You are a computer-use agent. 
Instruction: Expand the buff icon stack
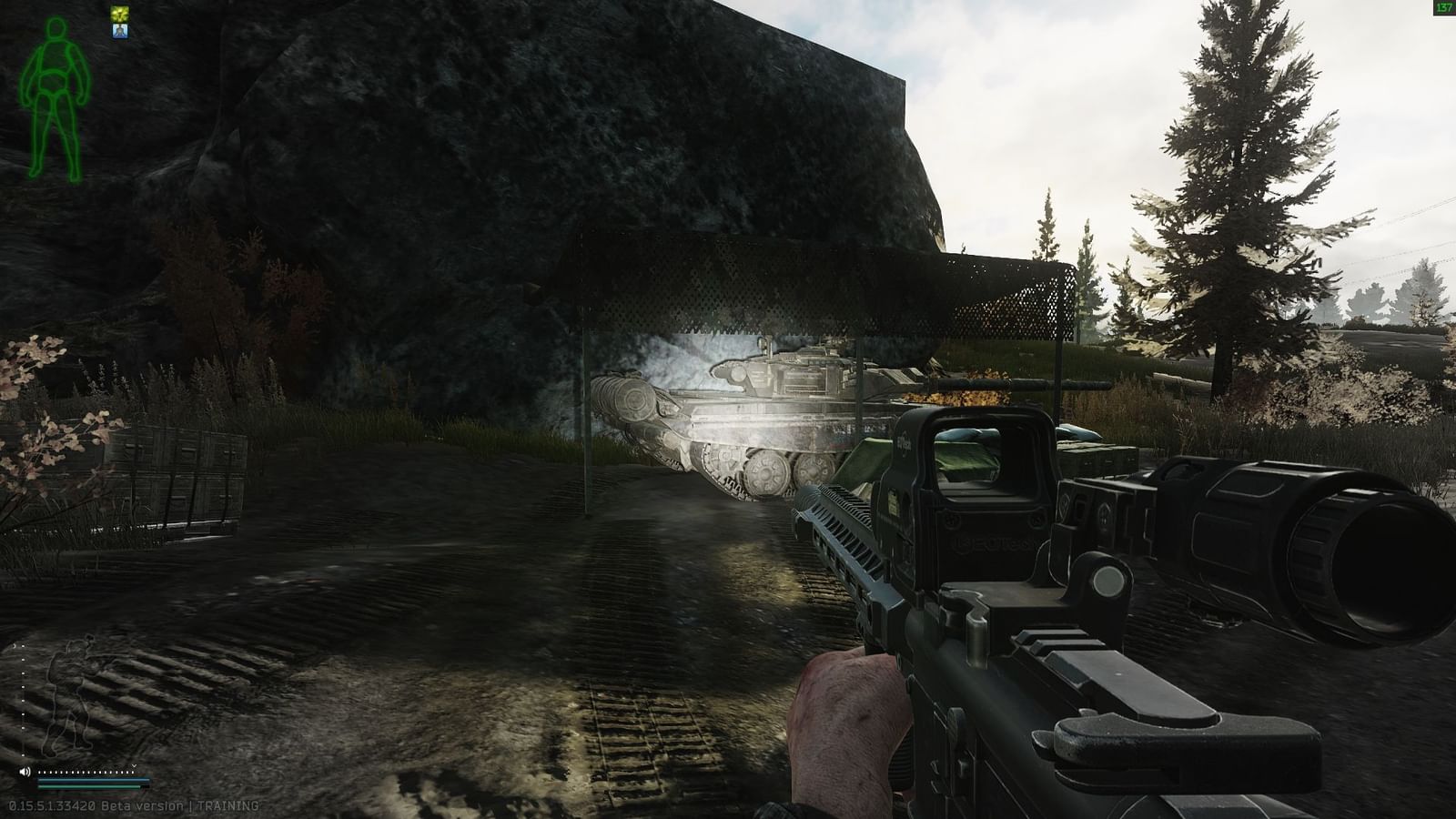click(x=119, y=22)
